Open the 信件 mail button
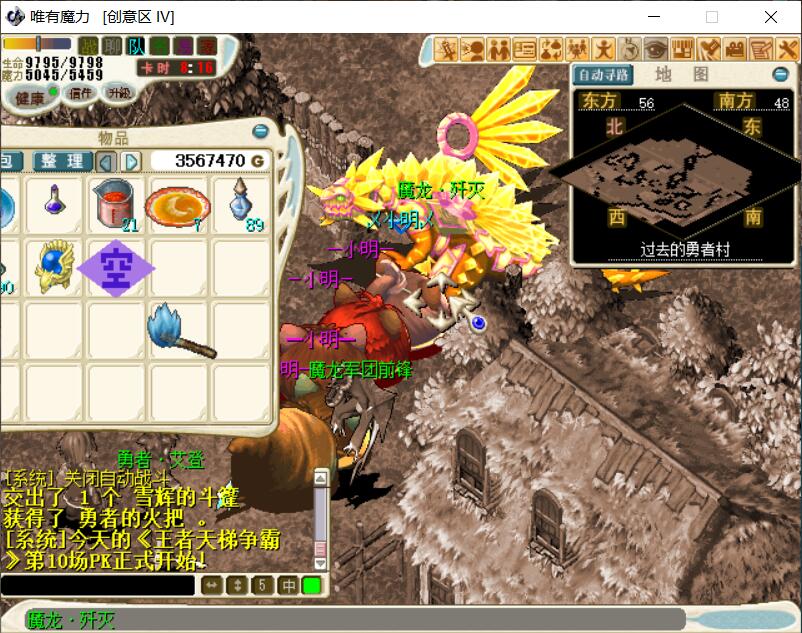Viewport: 802px width, 633px height. click(x=79, y=93)
